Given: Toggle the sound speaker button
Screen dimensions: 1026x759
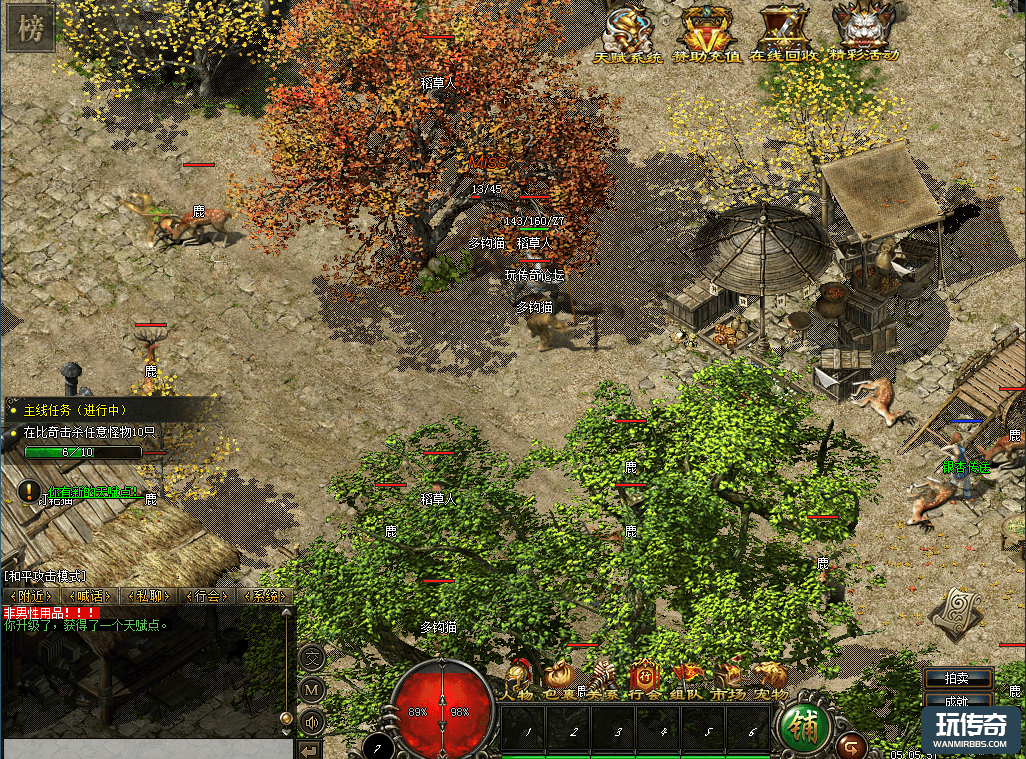Looking at the screenshot, I should [312, 720].
